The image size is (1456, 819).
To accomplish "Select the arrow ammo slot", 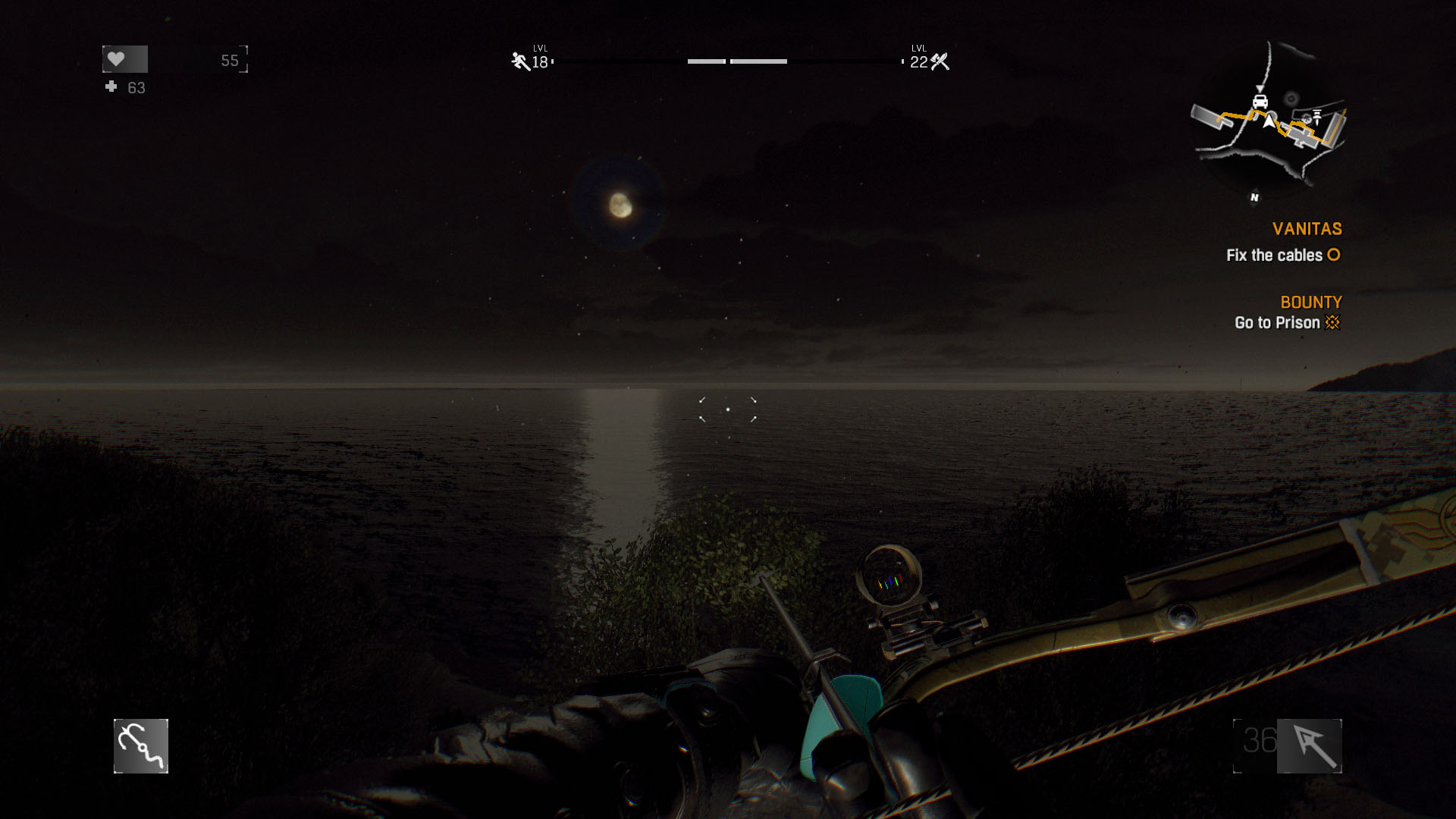I will tap(1309, 746).
